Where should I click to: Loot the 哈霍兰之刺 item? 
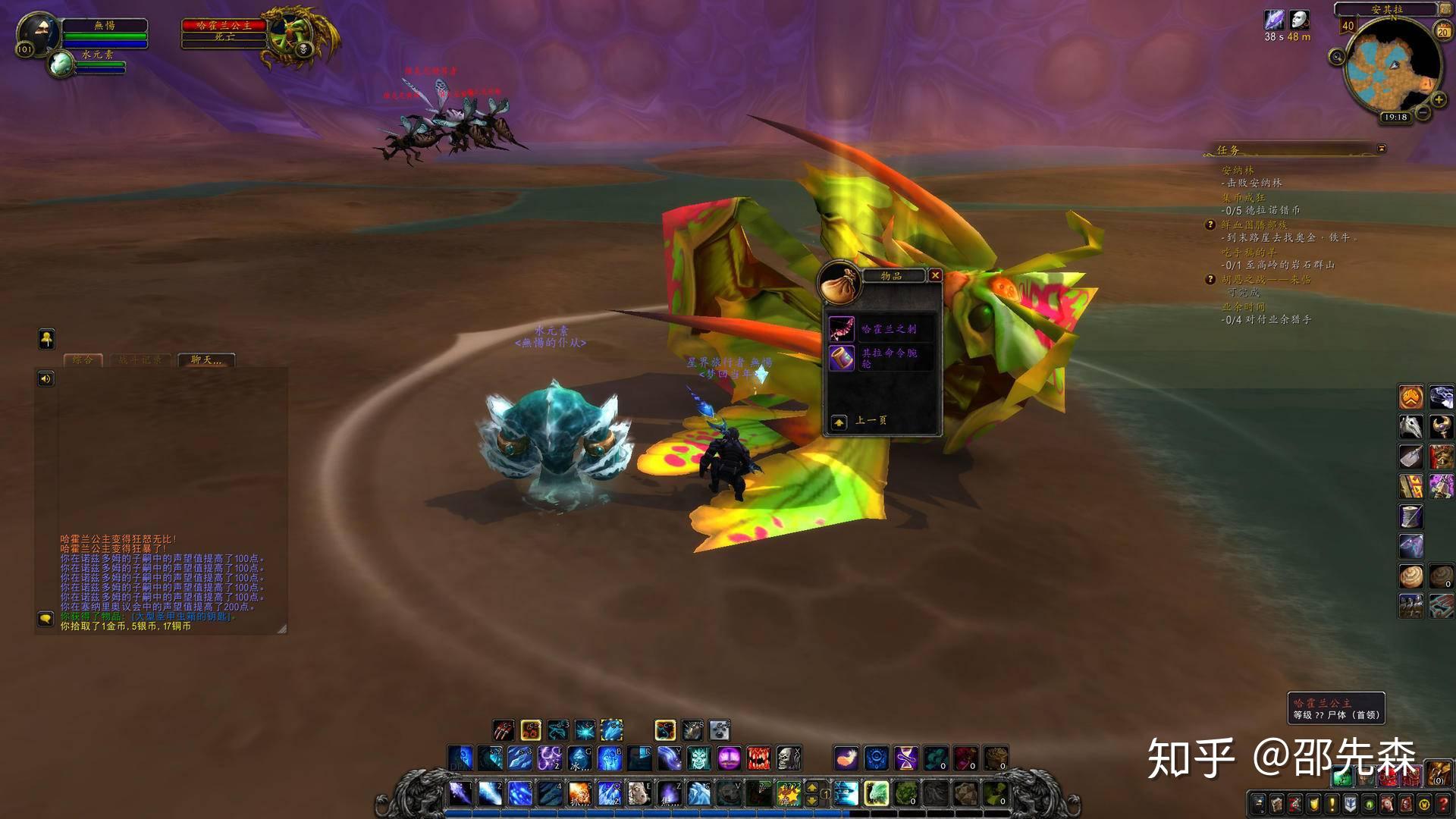click(x=842, y=329)
